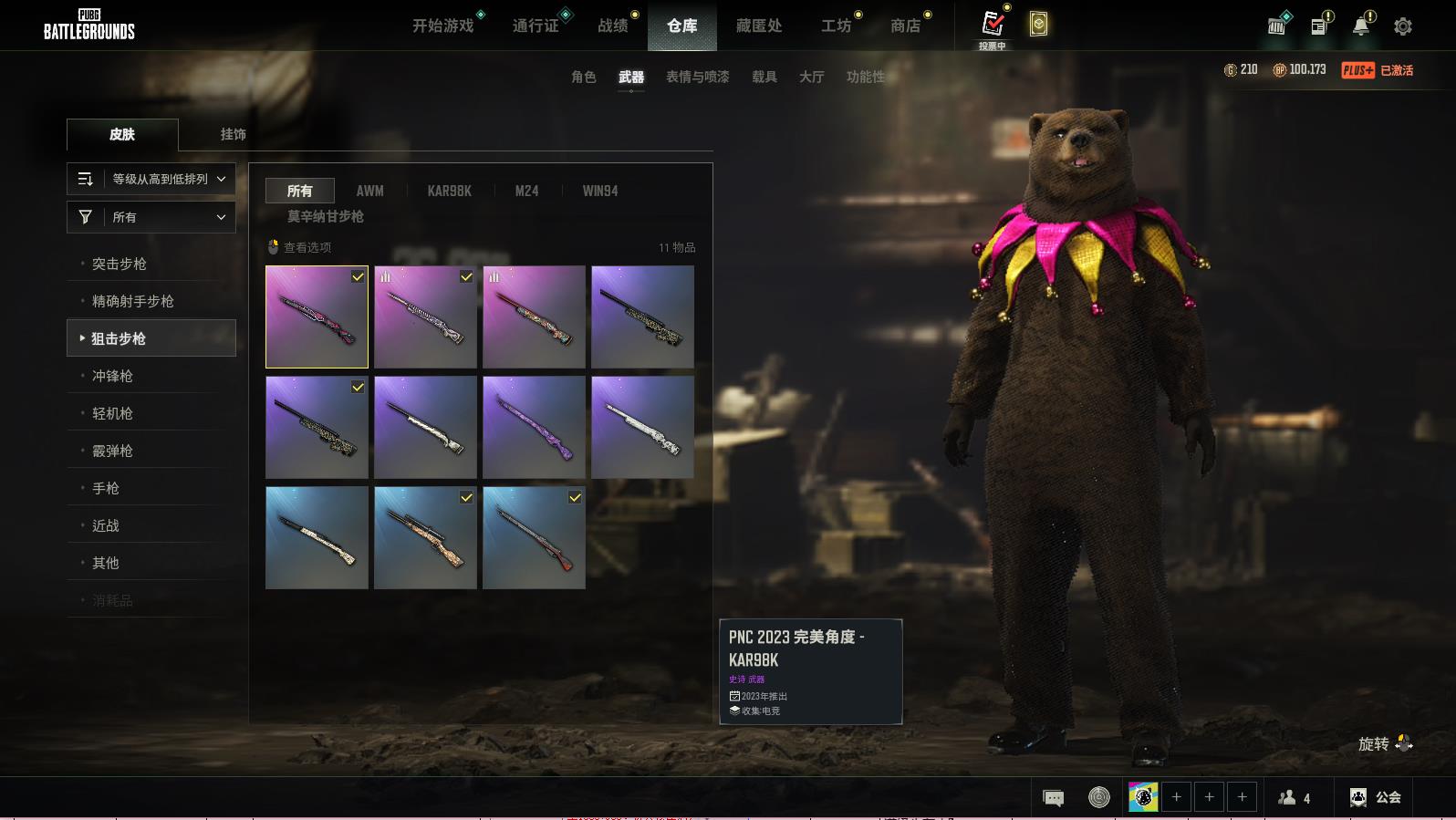Screen dimensions: 1456x820
Task: Filter skins by KAR98K
Action: coord(449,191)
